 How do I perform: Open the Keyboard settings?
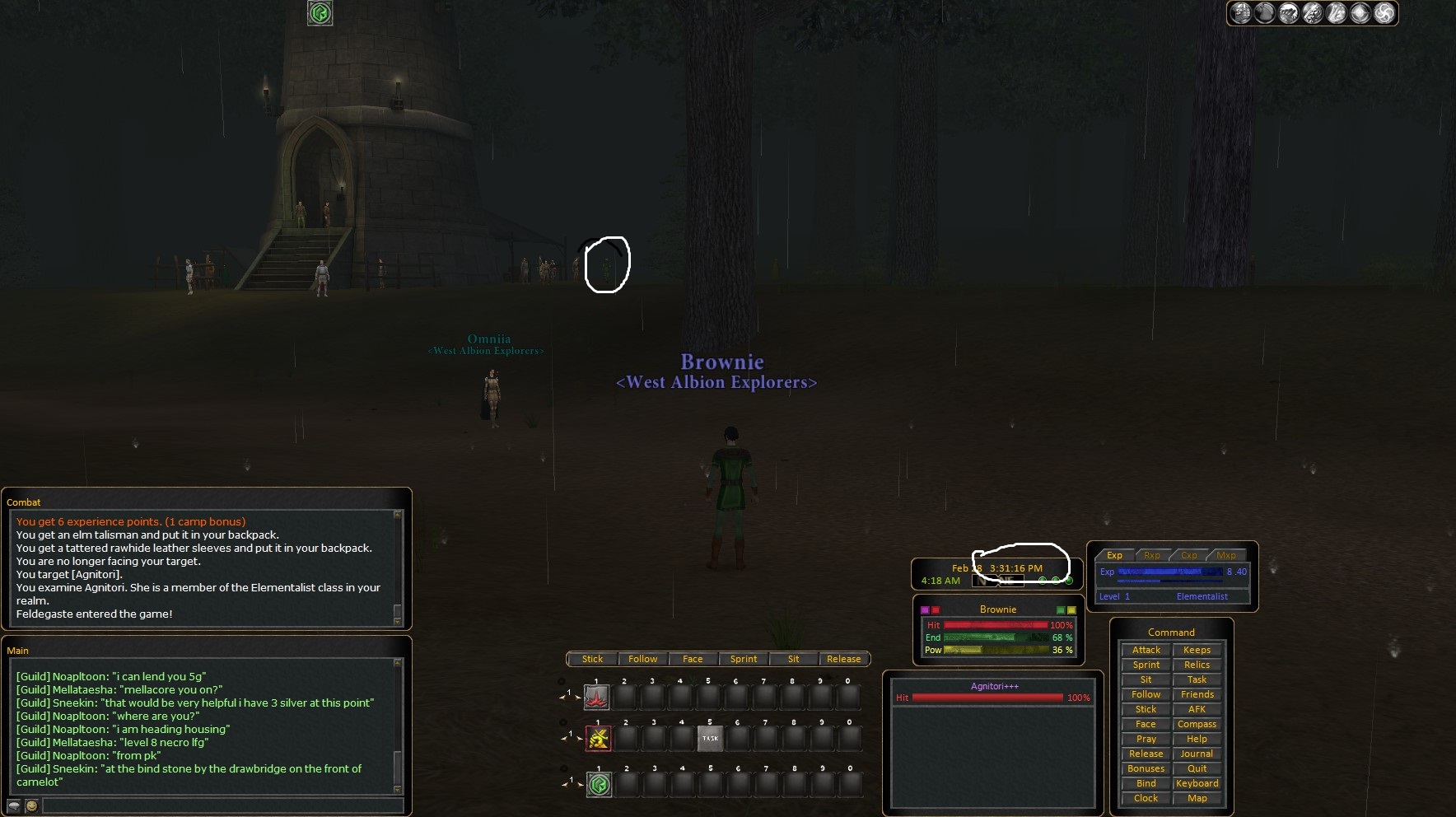(x=1197, y=783)
